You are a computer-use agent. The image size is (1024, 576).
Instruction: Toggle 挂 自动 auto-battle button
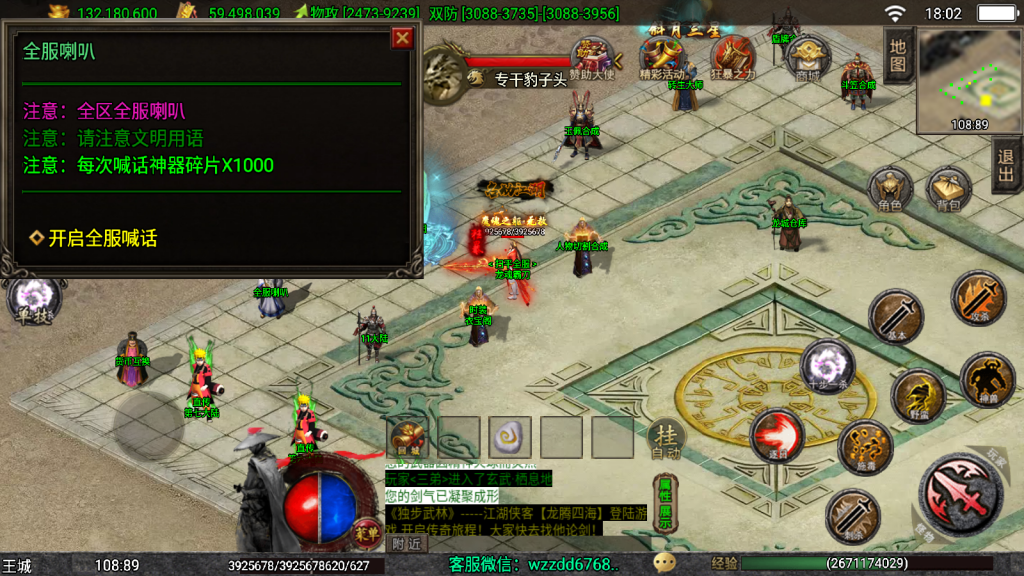tap(666, 439)
